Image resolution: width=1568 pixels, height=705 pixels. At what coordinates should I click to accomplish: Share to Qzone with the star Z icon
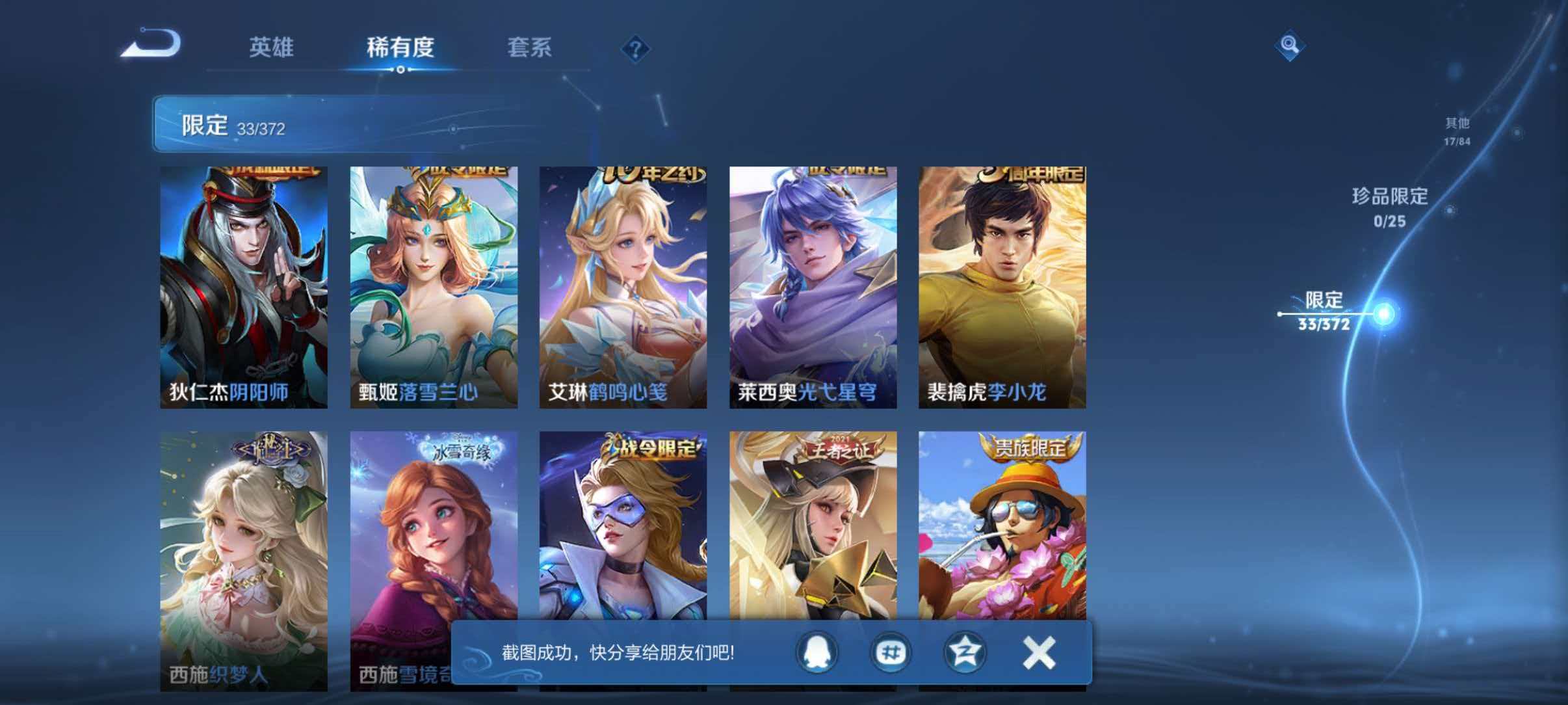[x=963, y=654]
